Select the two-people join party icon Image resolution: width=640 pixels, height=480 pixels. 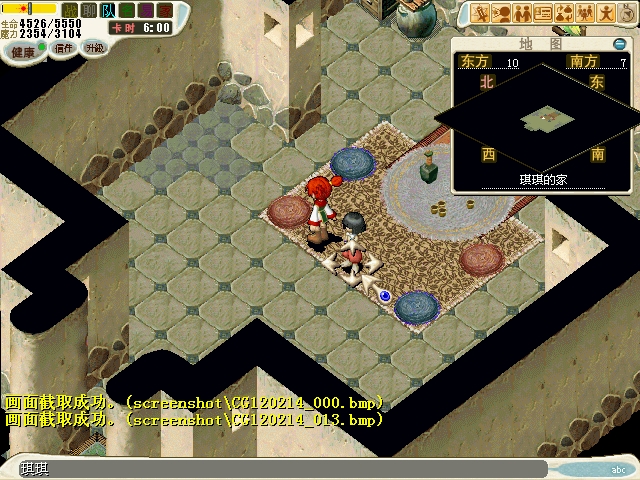pyautogui.click(x=524, y=13)
